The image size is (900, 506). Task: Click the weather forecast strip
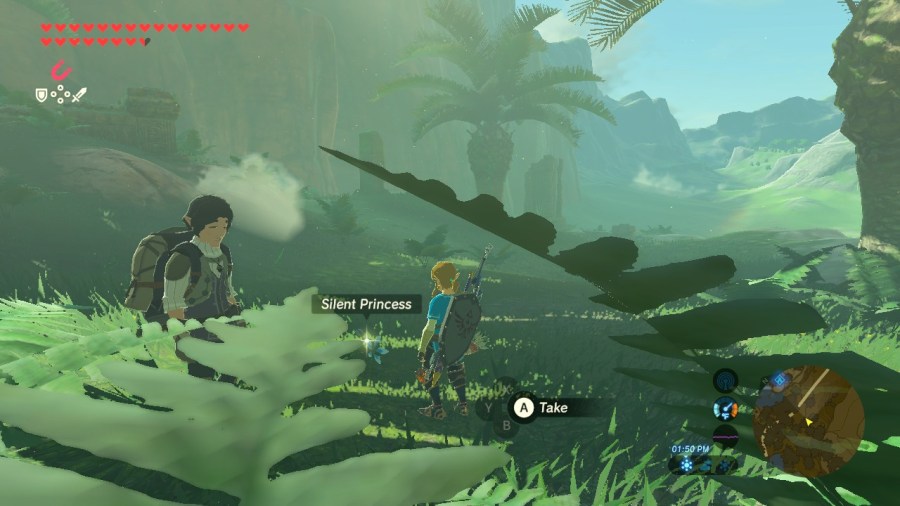click(x=706, y=464)
